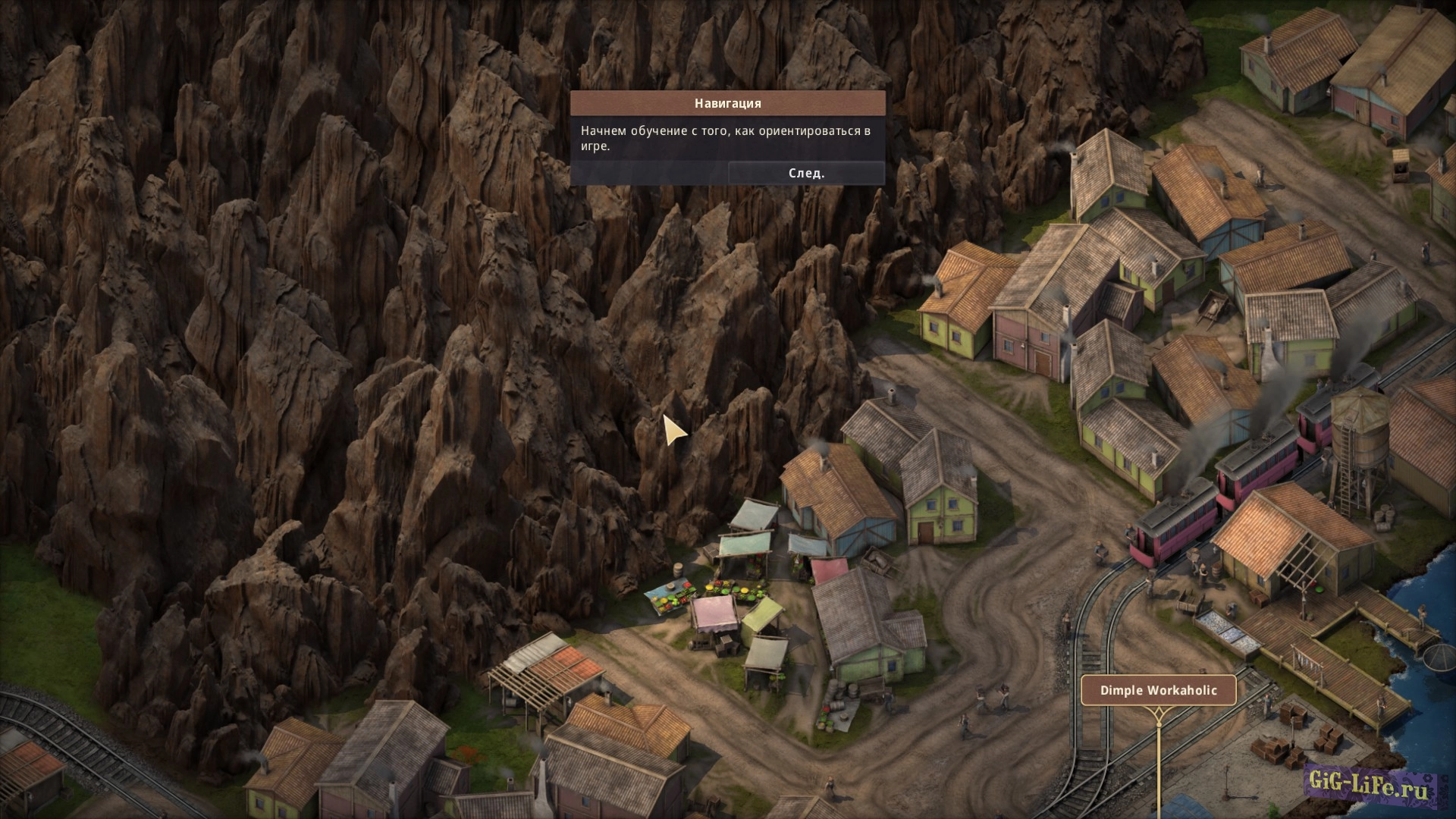
Task: Select the Dimple Workaholic station label
Action: coord(1158,690)
